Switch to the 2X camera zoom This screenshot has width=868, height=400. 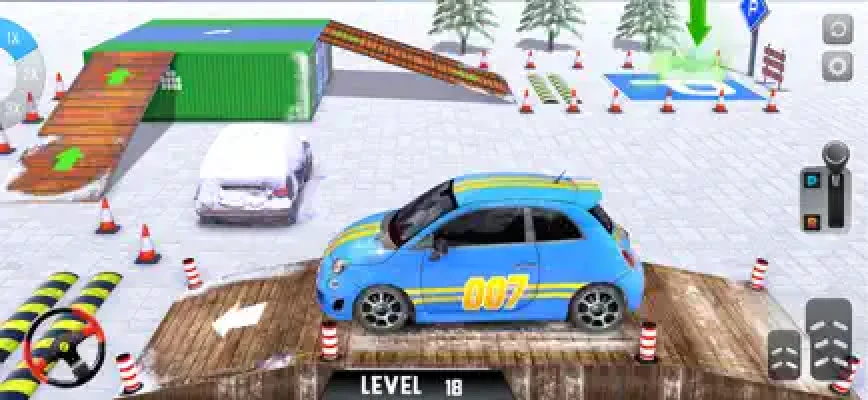[30, 74]
